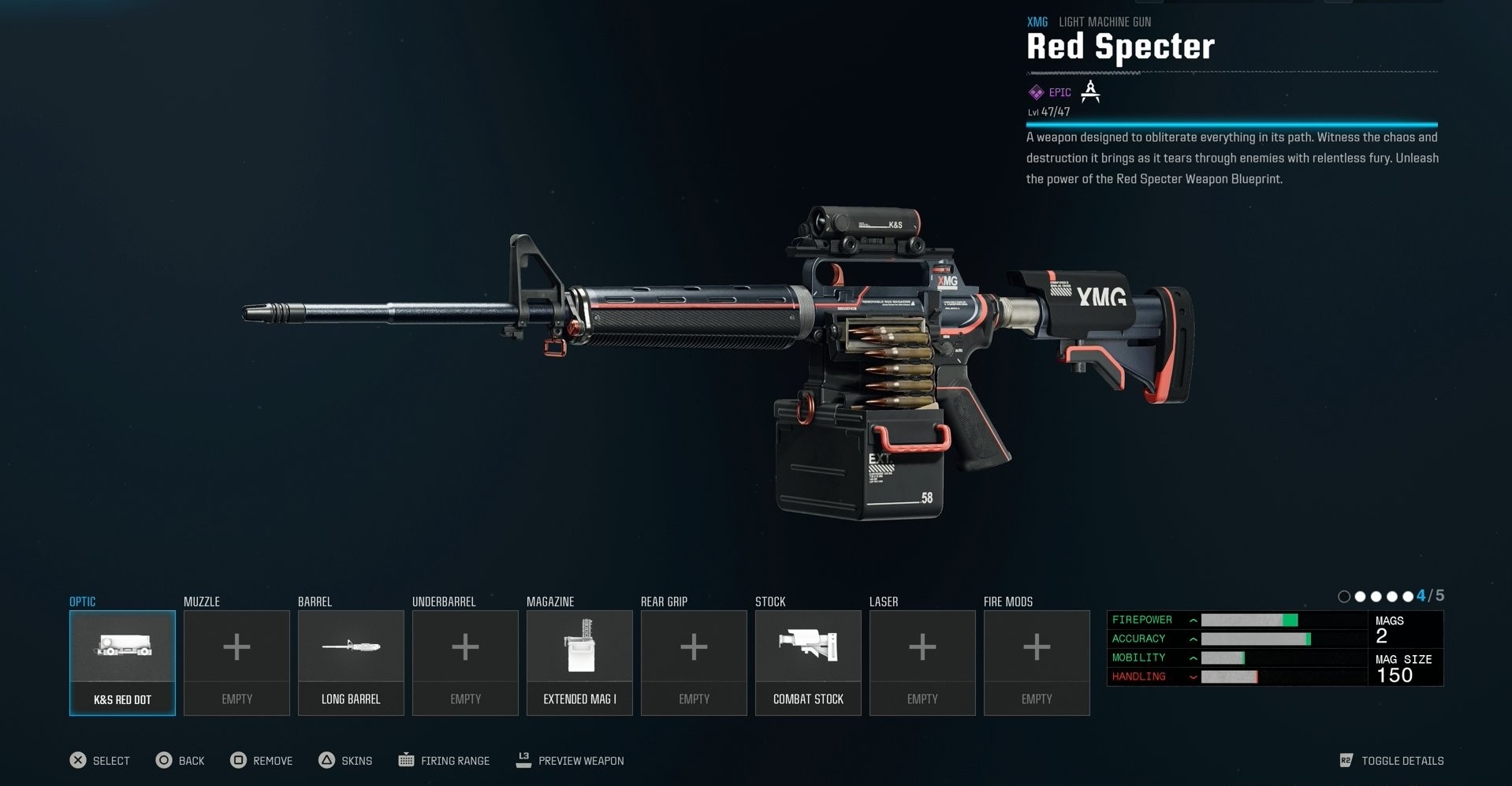Select the fifth page dot indicator
Image resolution: width=1512 pixels, height=786 pixels.
(x=1409, y=597)
